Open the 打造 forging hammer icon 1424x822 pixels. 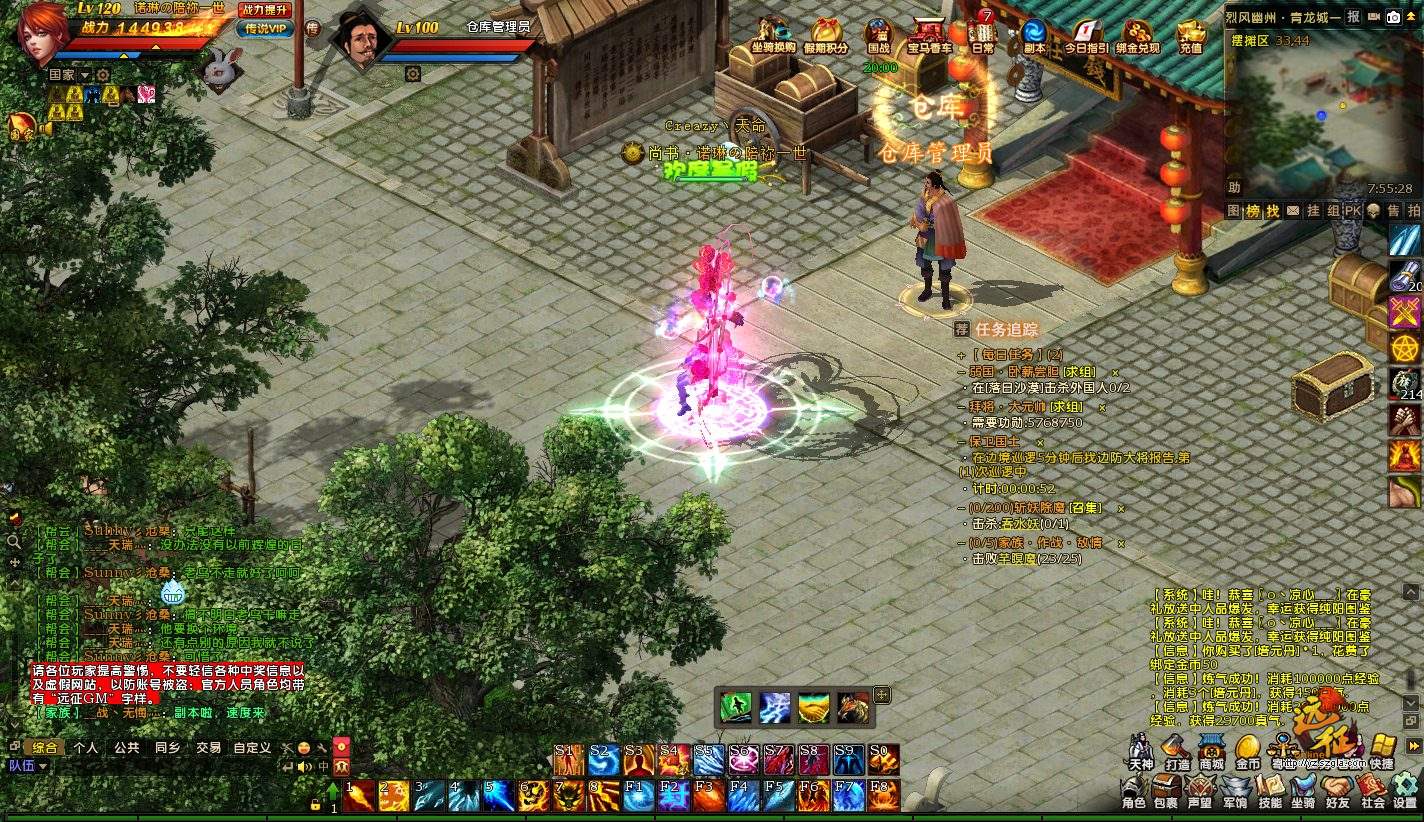point(1177,750)
